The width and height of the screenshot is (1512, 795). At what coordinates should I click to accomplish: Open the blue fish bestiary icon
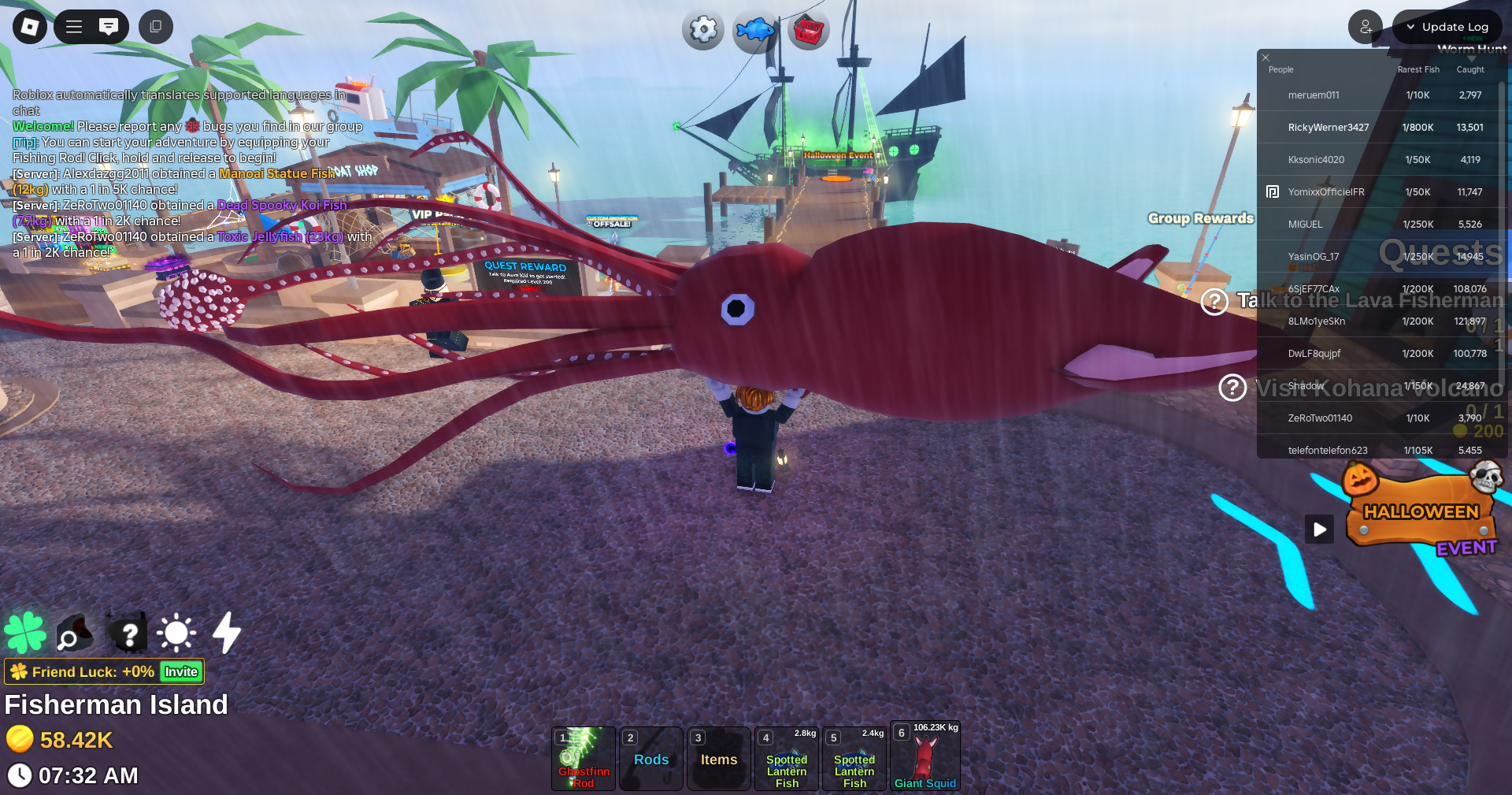pyautogui.click(x=754, y=31)
